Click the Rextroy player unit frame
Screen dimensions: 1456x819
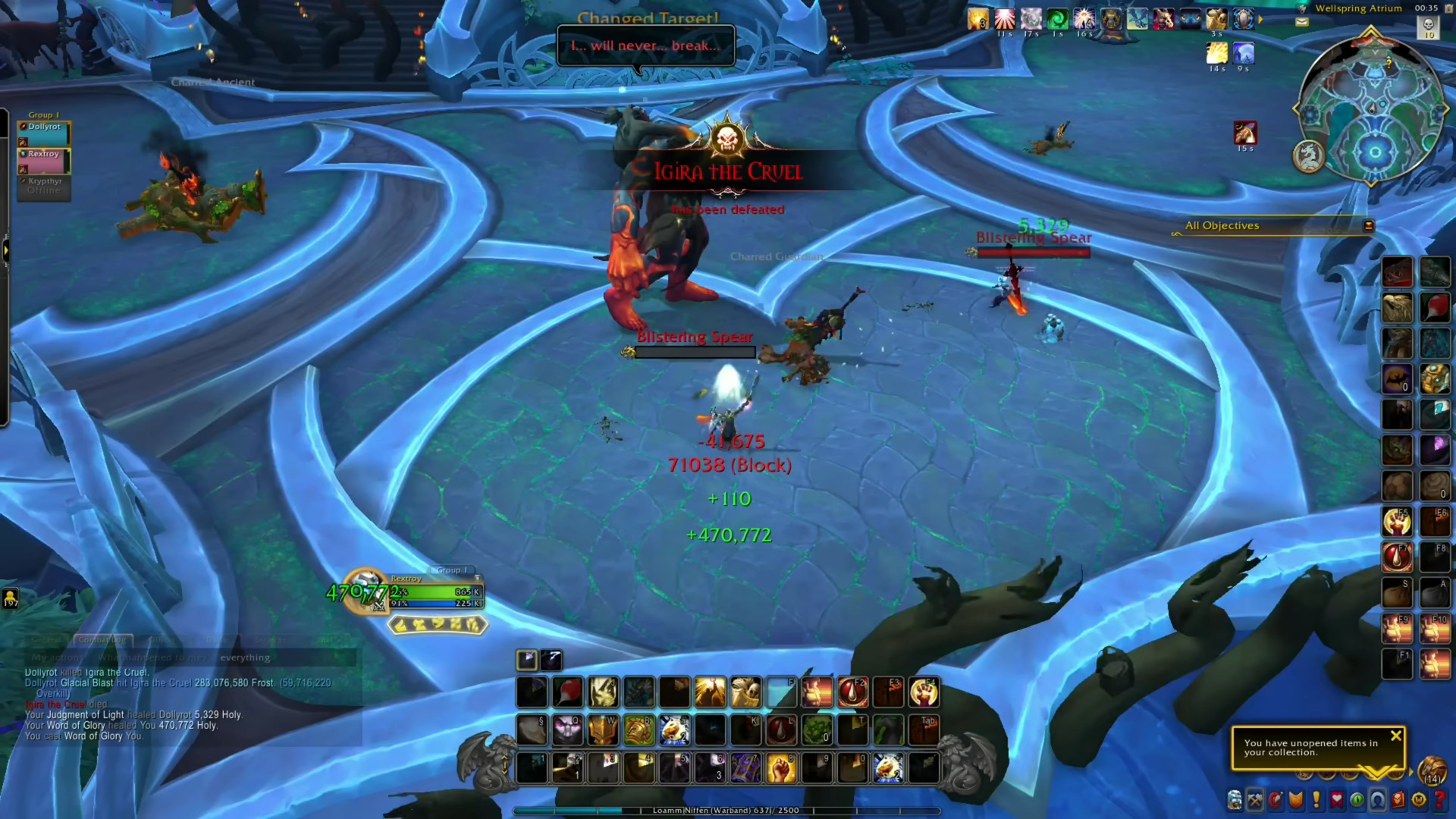(x=435, y=592)
